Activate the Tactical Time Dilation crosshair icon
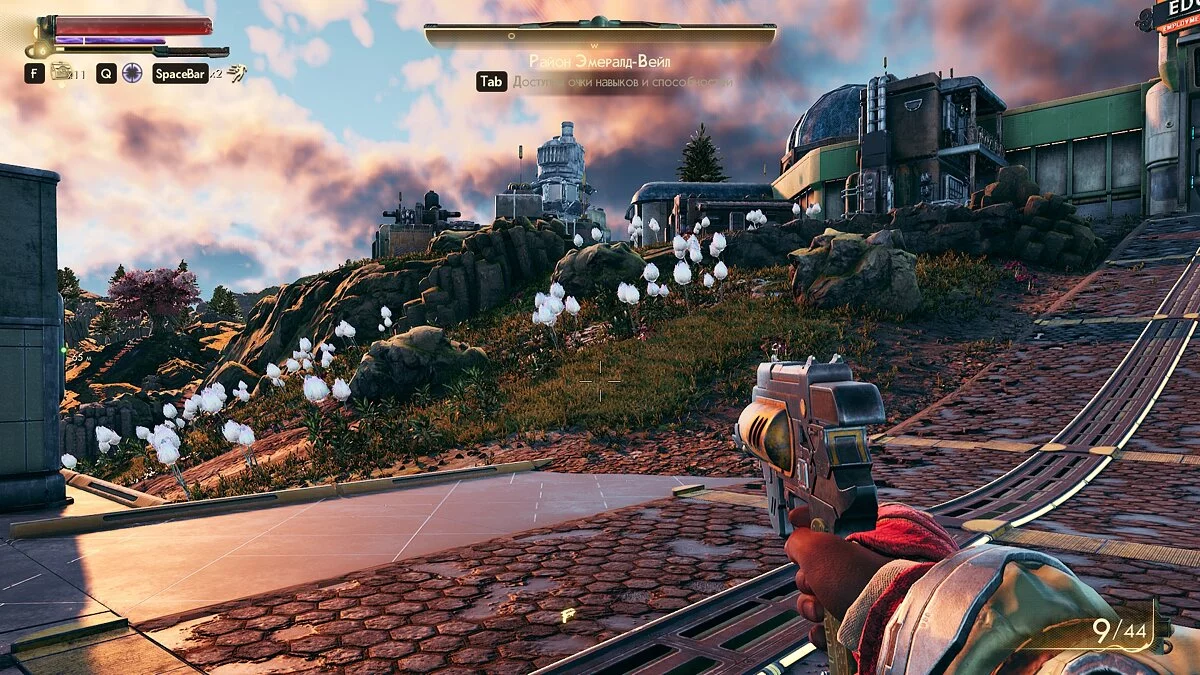The width and height of the screenshot is (1200, 675). [132, 72]
